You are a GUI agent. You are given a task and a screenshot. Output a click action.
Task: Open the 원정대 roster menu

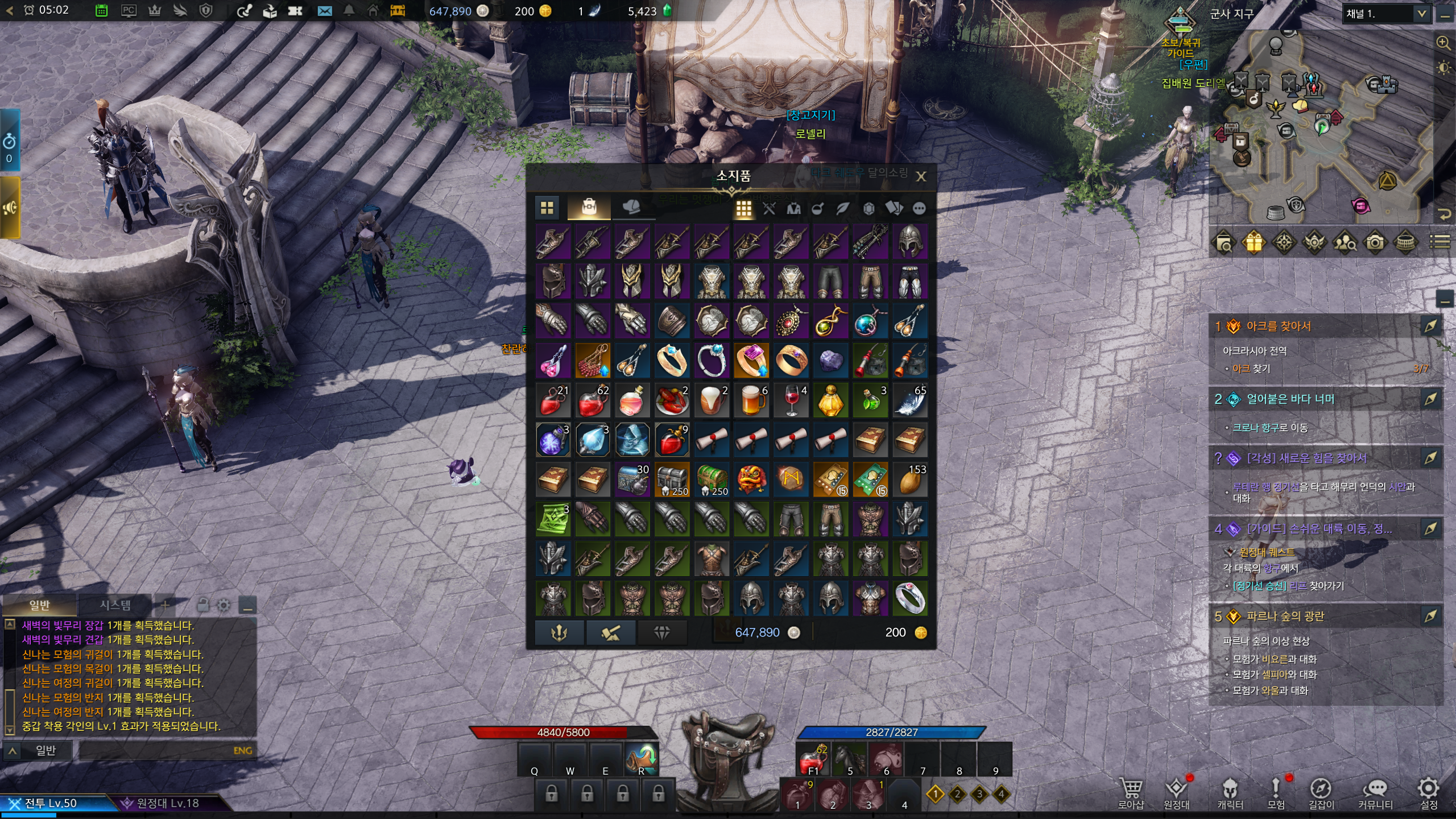pyautogui.click(x=1176, y=792)
